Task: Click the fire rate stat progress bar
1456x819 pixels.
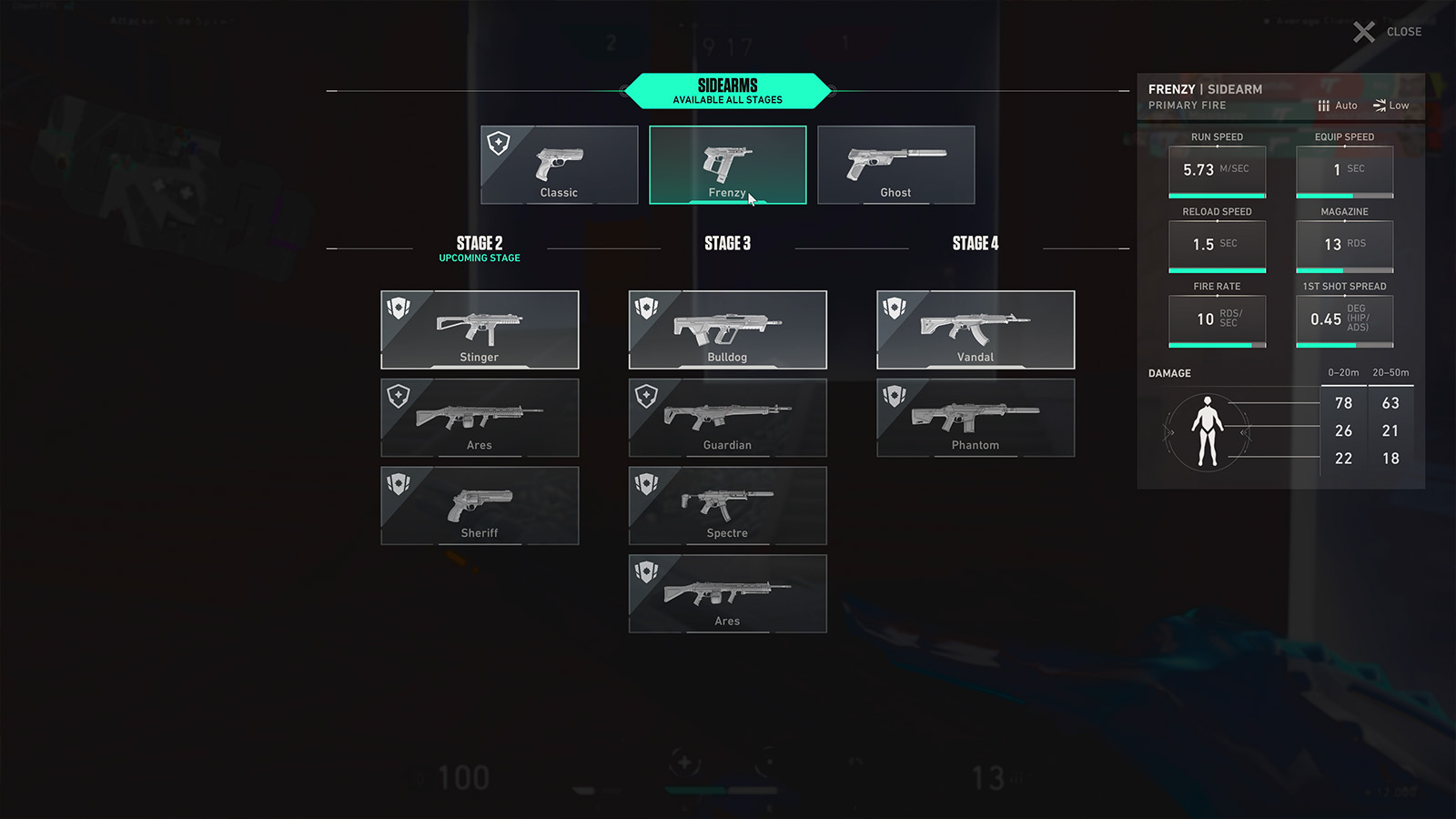Action: [1217, 344]
